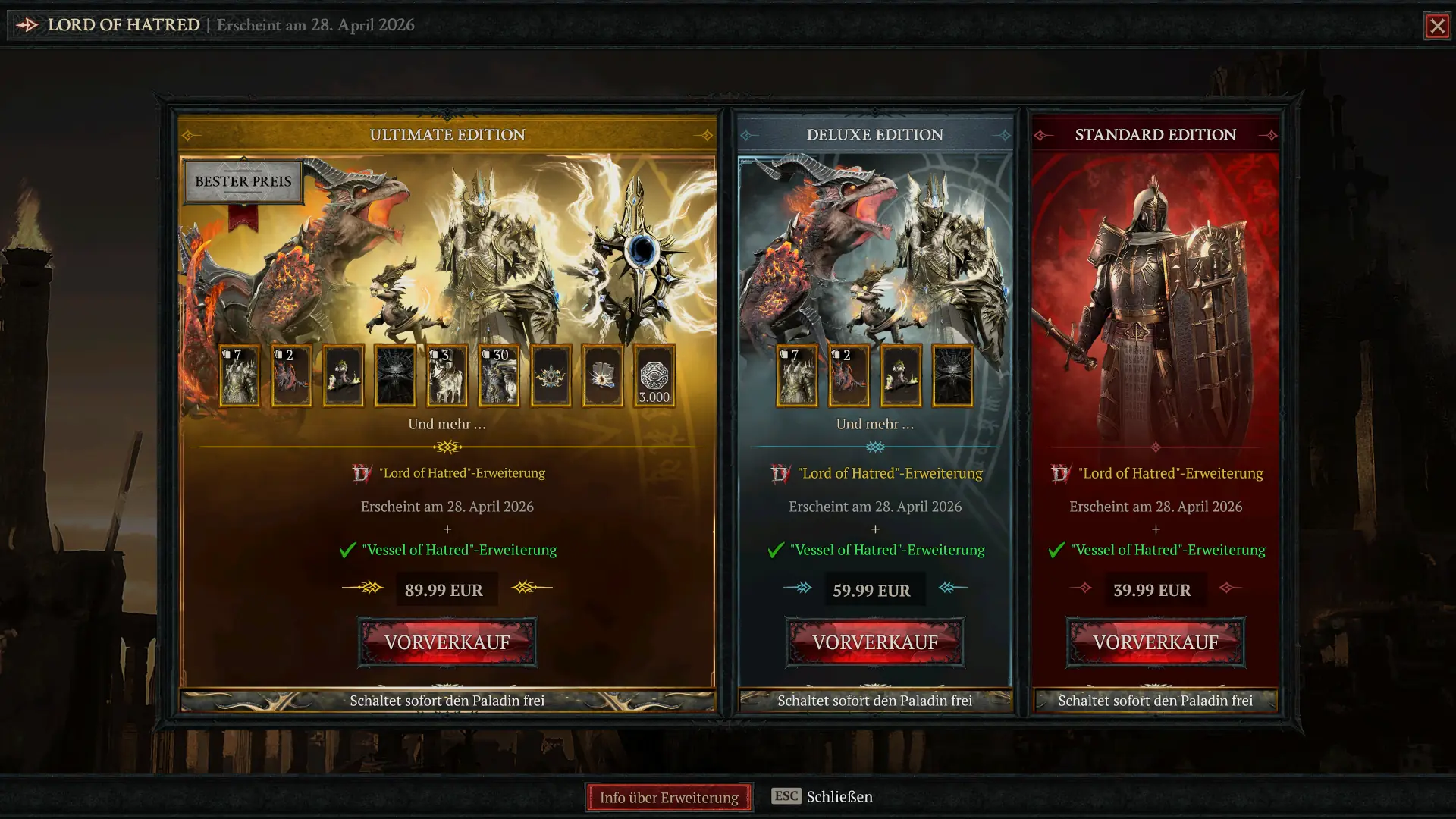
Task: Expand 'Und mehr …' in Deluxe Edition
Action: point(875,425)
